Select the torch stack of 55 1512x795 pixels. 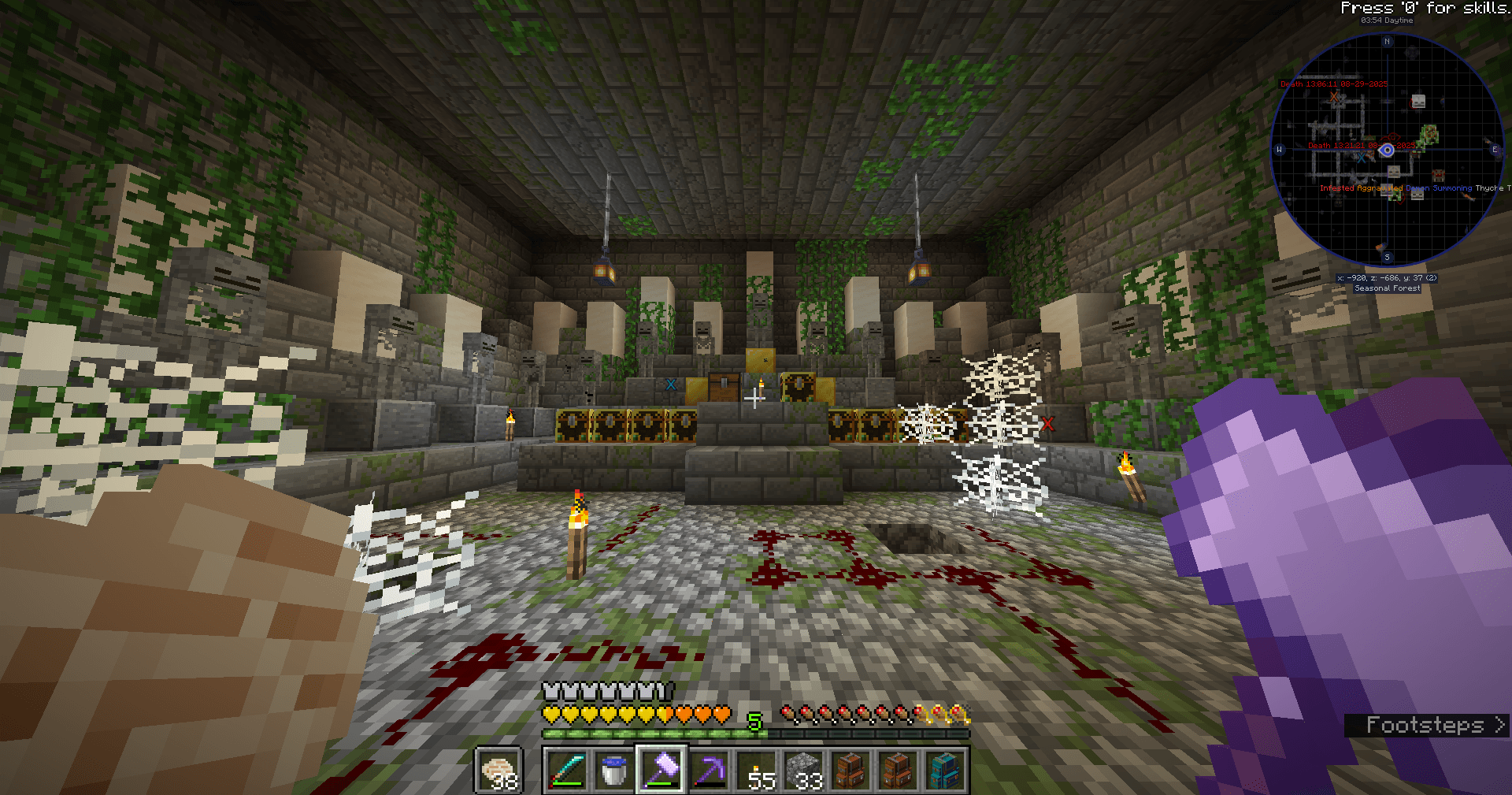pos(757,770)
